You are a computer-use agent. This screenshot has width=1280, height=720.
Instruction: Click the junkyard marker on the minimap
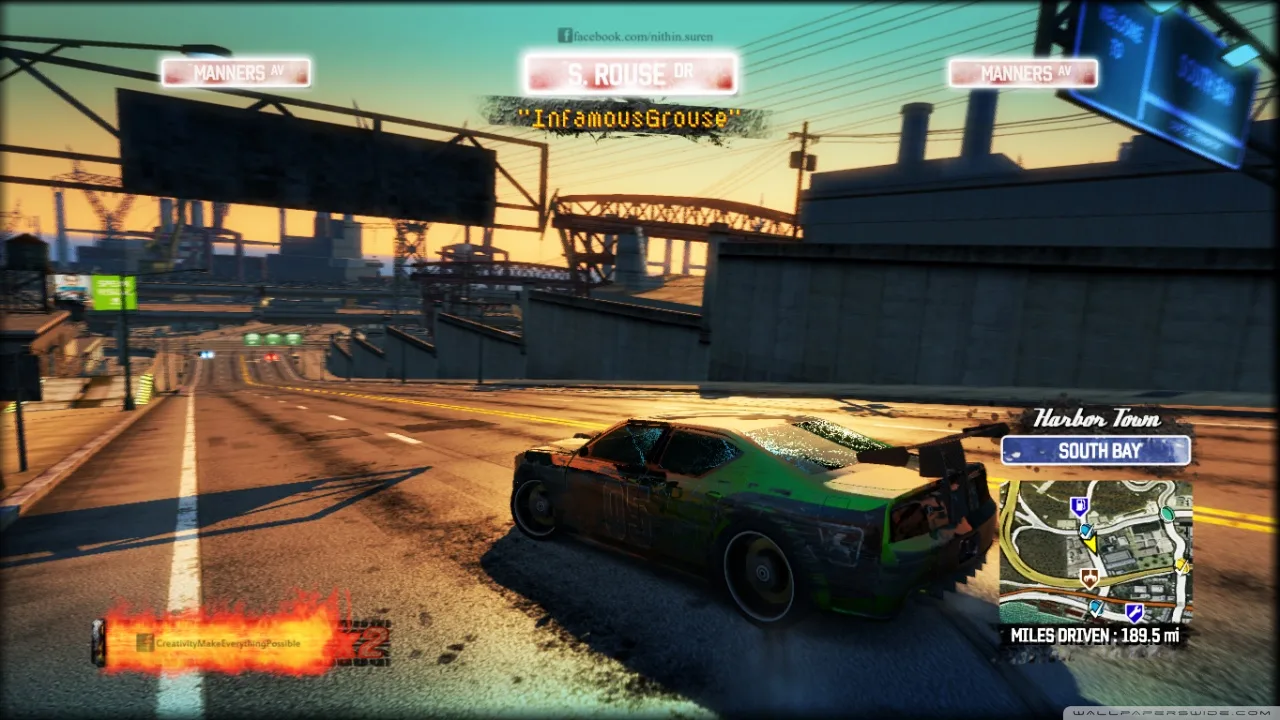pyautogui.click(x=1089, y=579)
